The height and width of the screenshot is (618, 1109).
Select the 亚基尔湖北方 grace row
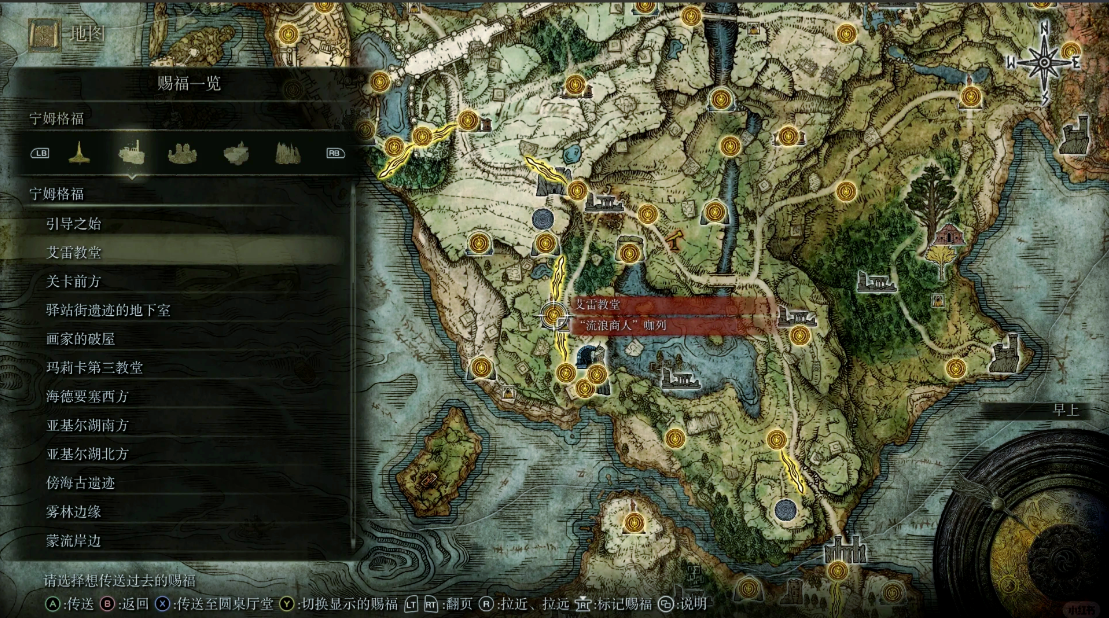(x=180, y=454)
